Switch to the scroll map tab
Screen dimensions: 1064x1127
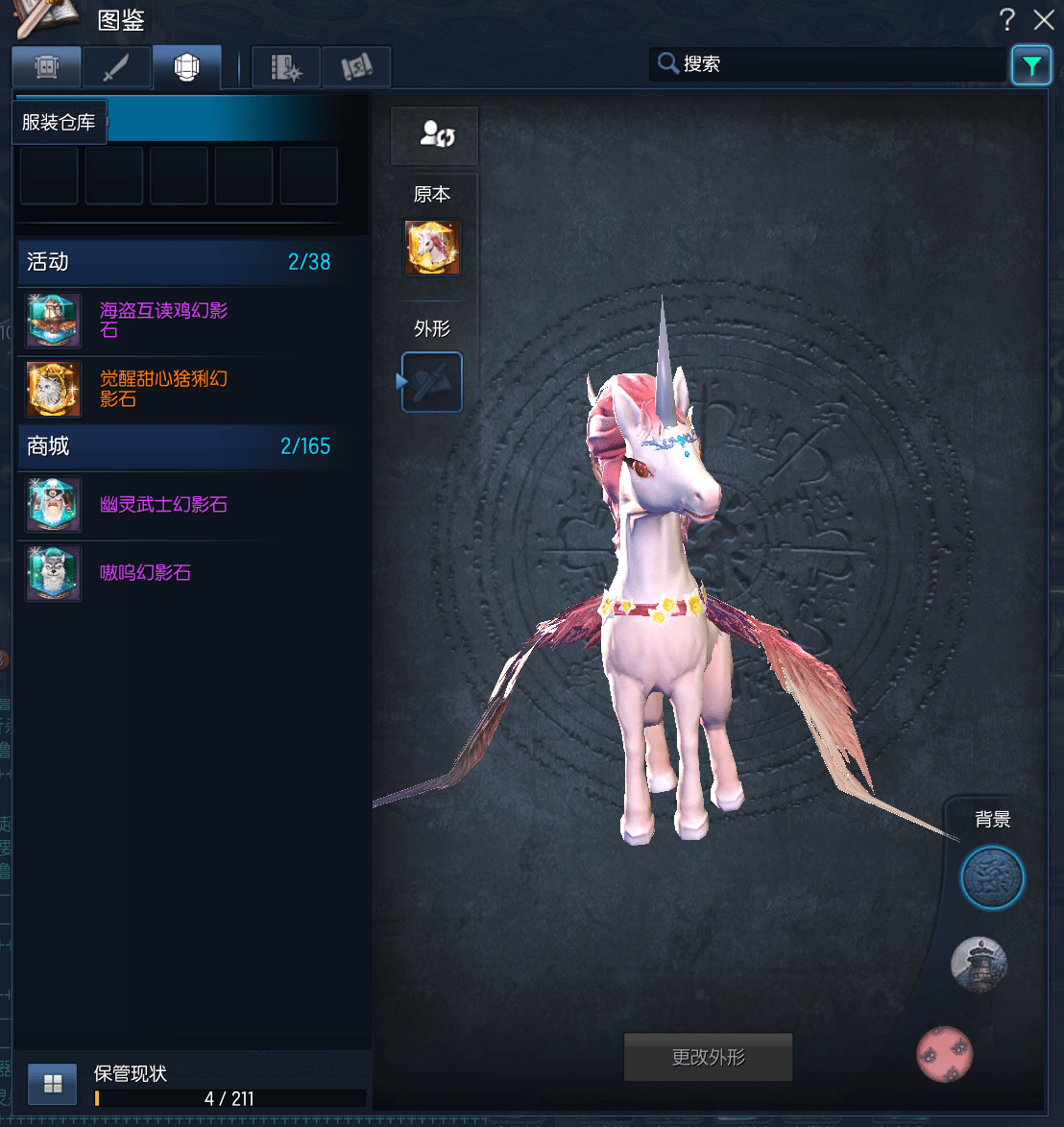[x=356, y=67]
